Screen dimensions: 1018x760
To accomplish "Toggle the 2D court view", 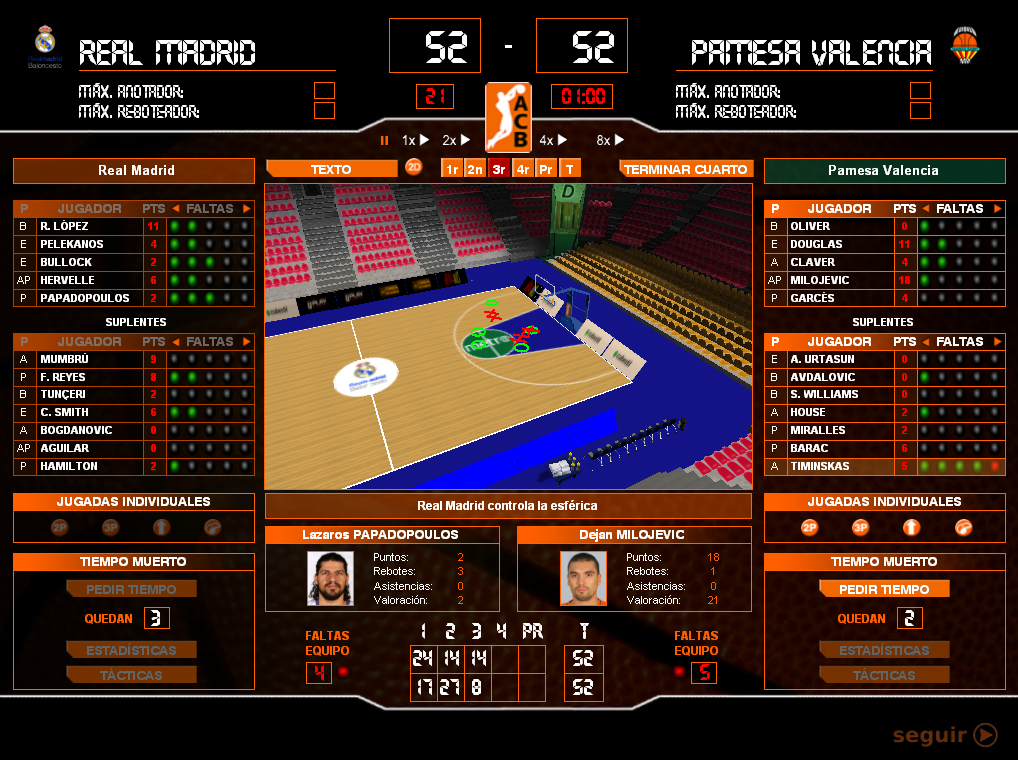I will [x=414, y=168].
